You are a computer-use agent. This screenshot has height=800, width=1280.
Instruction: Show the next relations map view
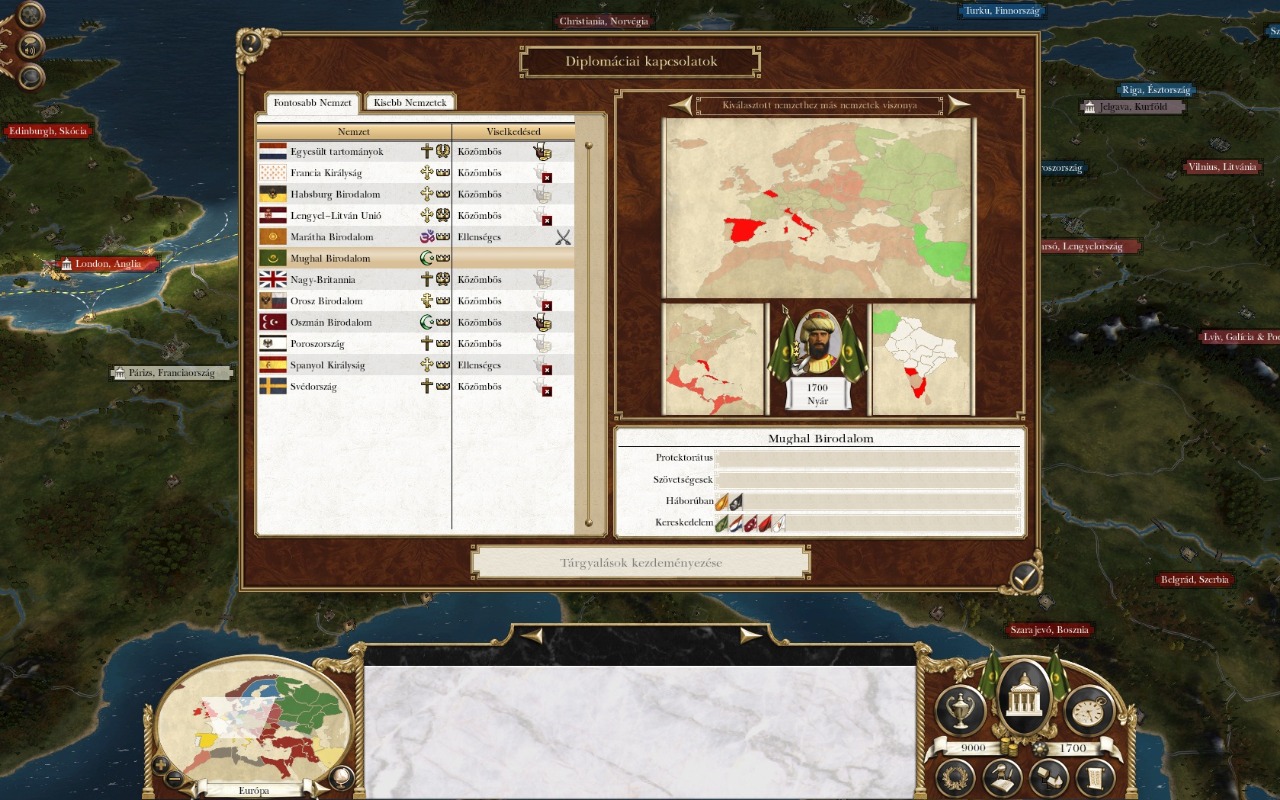pos(958,104)
